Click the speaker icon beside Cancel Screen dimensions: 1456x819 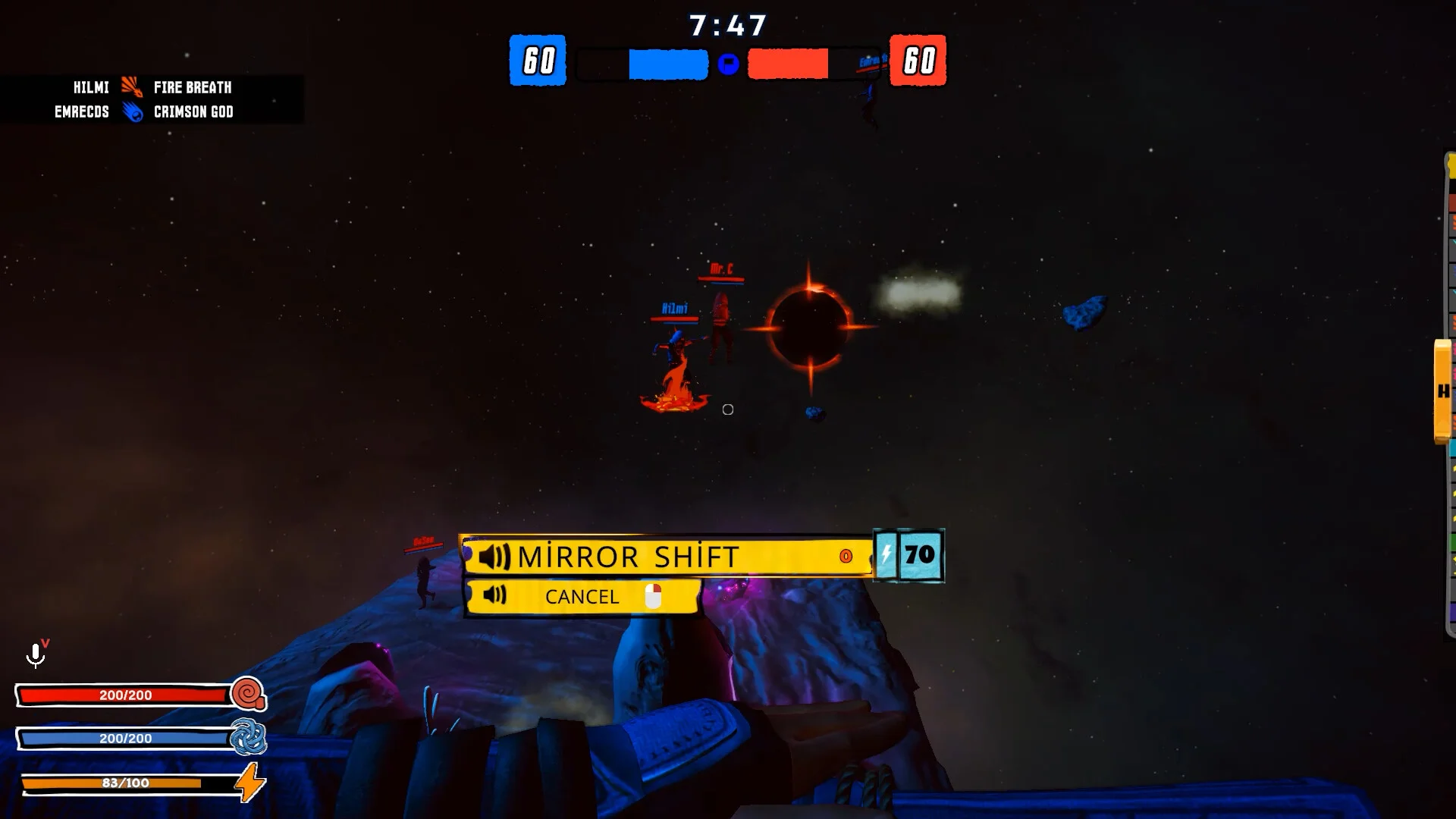coord(494,595)
